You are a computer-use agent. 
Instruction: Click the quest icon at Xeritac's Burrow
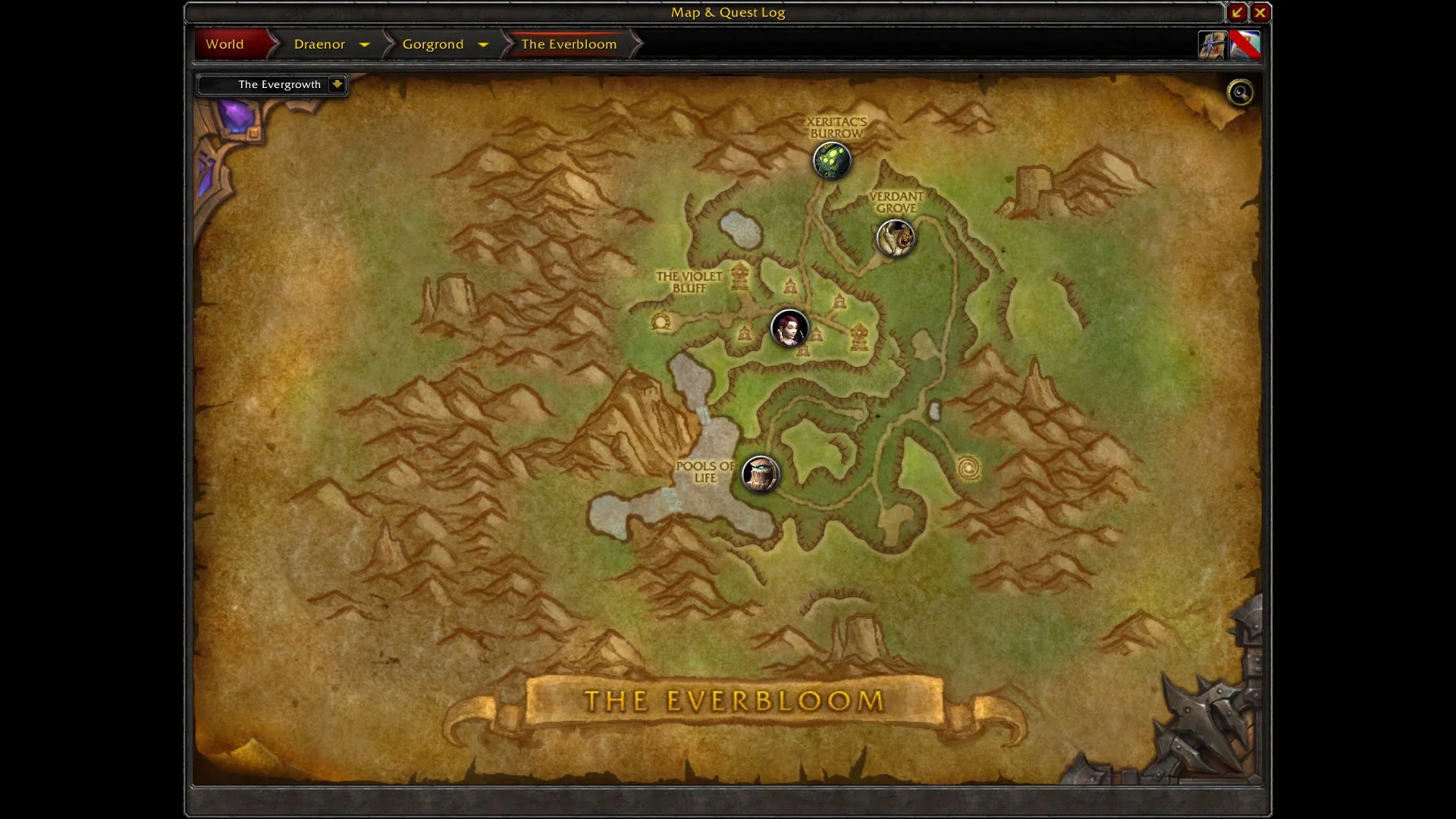pos(832,160)
